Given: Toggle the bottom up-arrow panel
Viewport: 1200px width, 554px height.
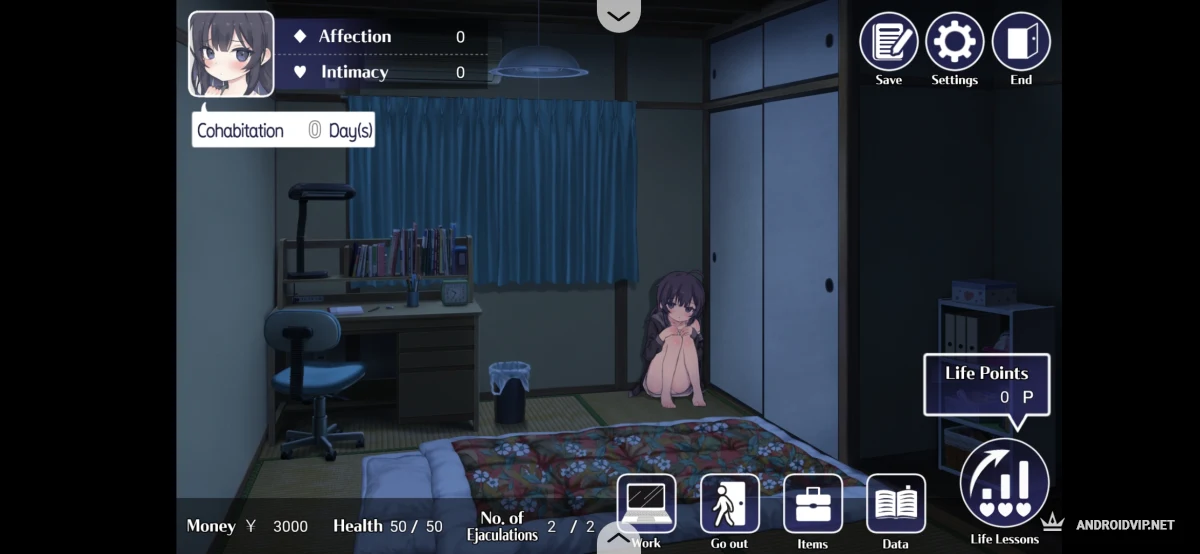Looking at the screenshot, I should (x=618, y=539).
